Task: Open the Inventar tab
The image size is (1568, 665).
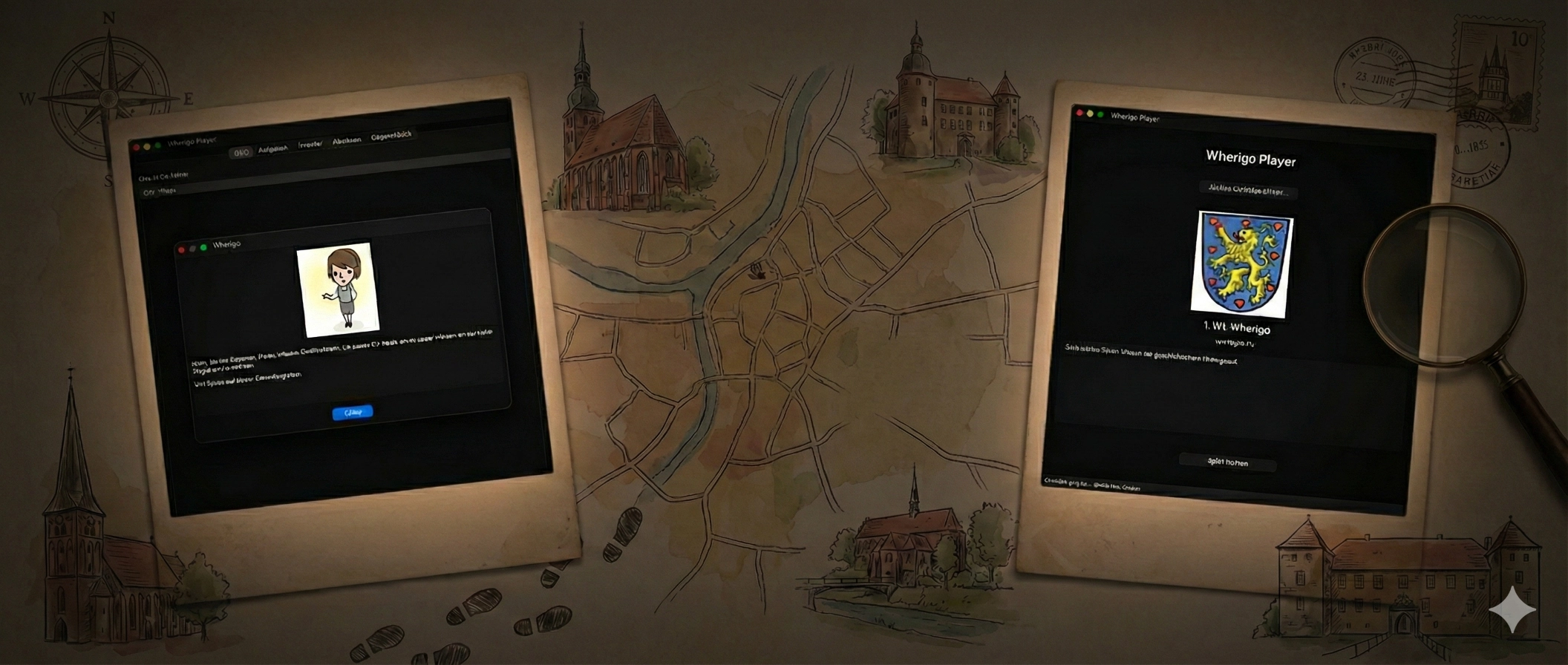Action: (x=310, y=145)
